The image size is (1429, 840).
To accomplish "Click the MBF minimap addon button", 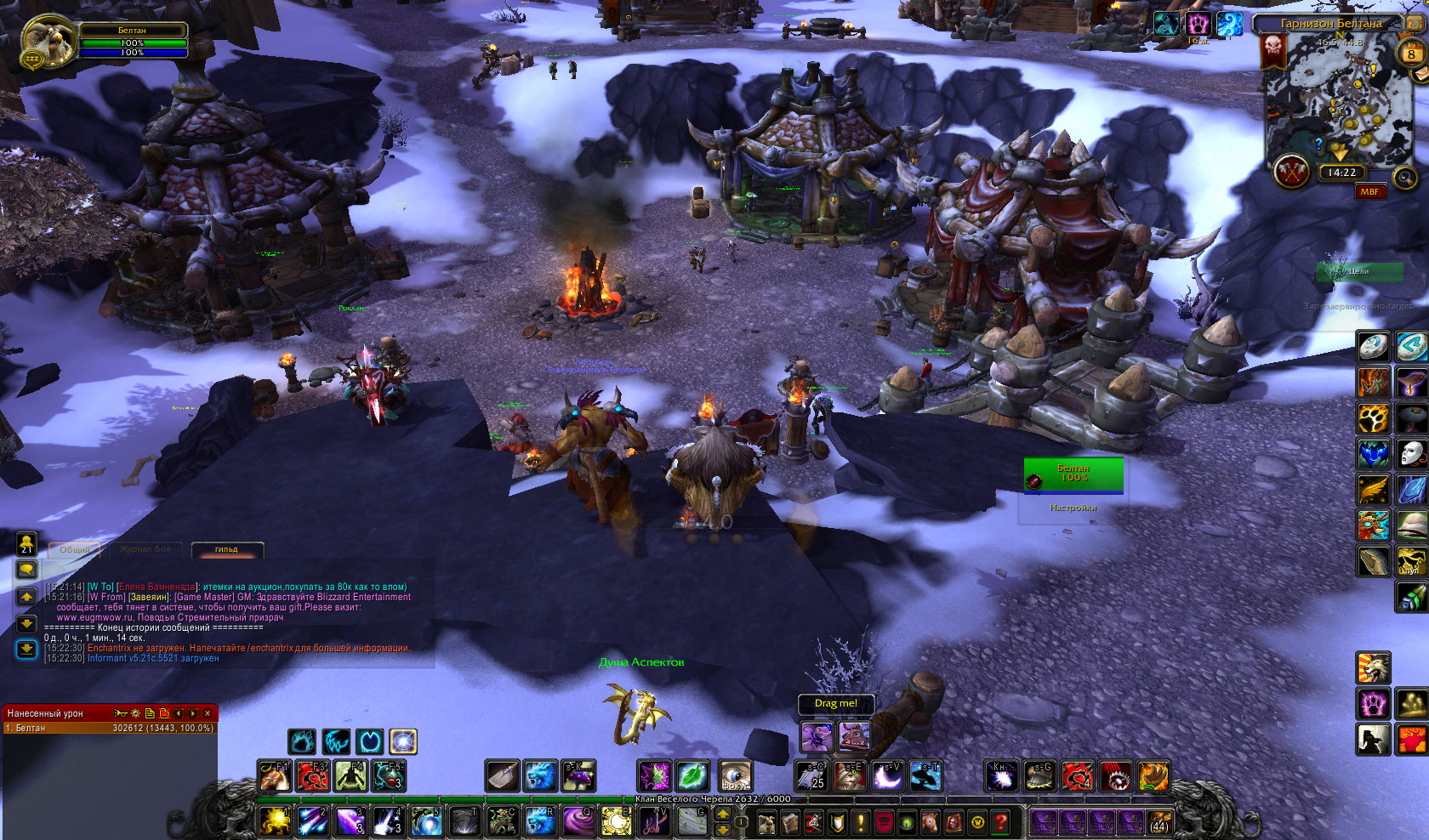I will tap(1369, 191).
